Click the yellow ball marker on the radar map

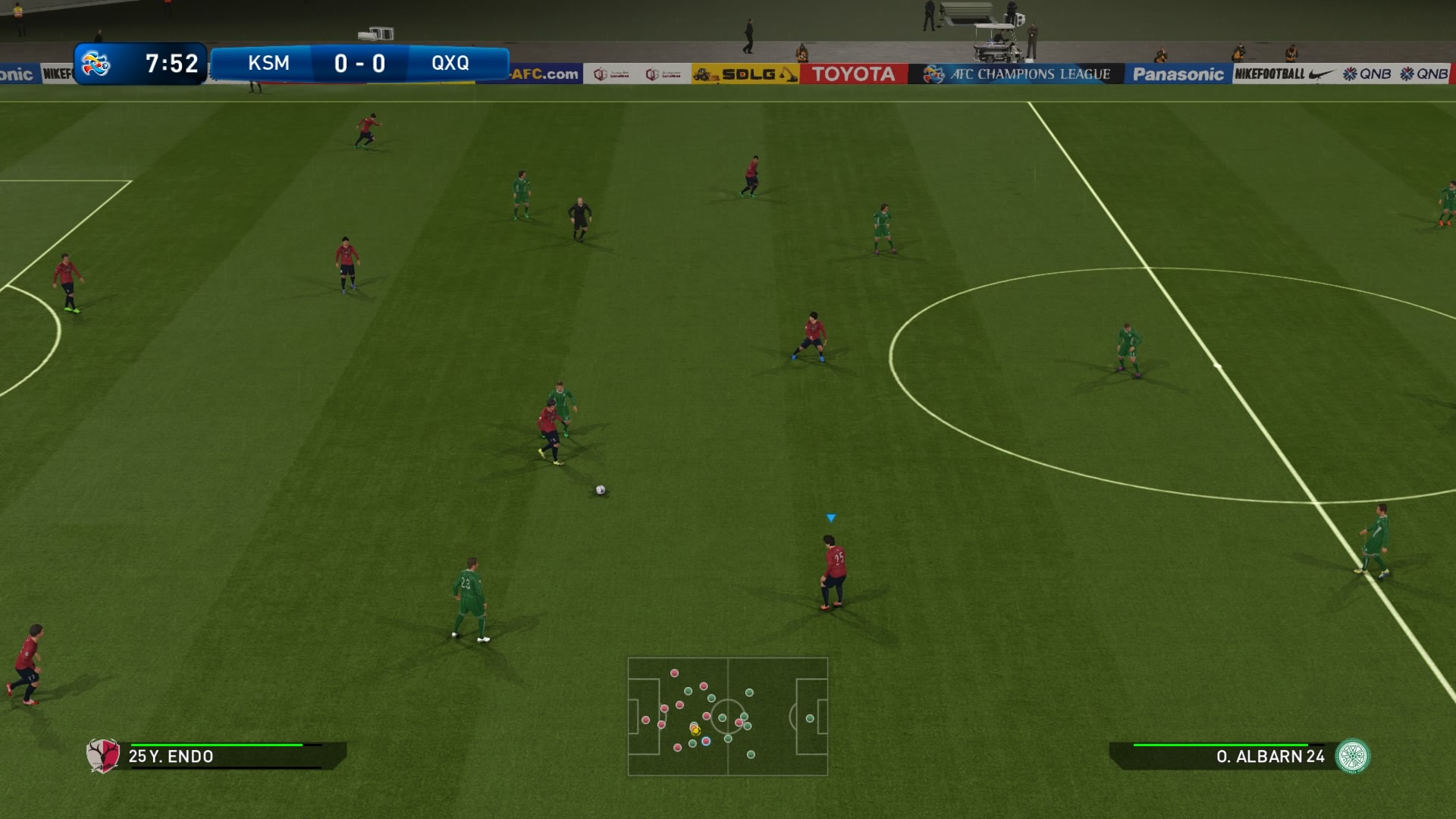[695, 730]
